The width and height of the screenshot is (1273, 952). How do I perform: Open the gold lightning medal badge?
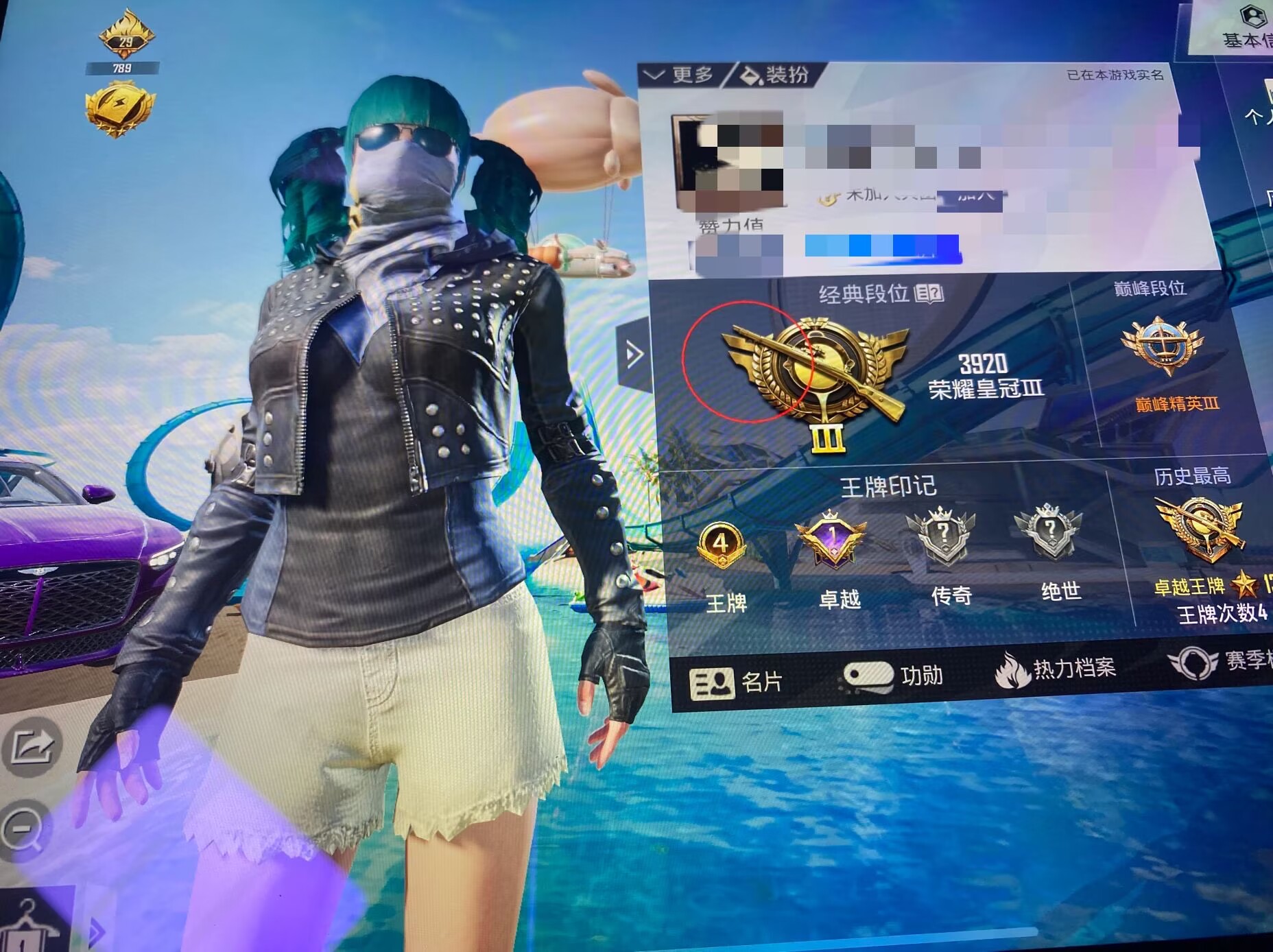tap(119, 108)
